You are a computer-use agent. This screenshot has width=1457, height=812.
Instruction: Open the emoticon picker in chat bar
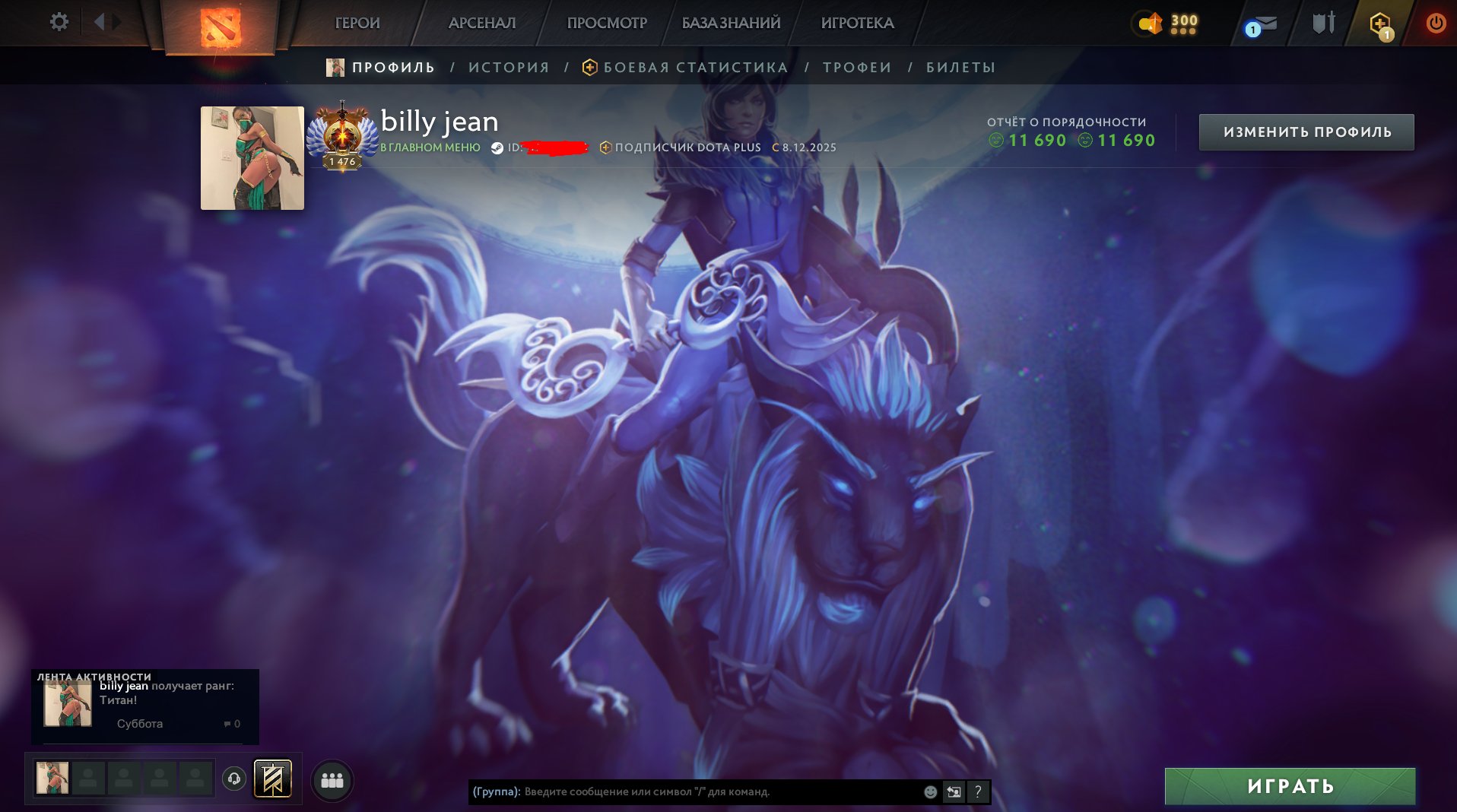click(x=928, y=791)
